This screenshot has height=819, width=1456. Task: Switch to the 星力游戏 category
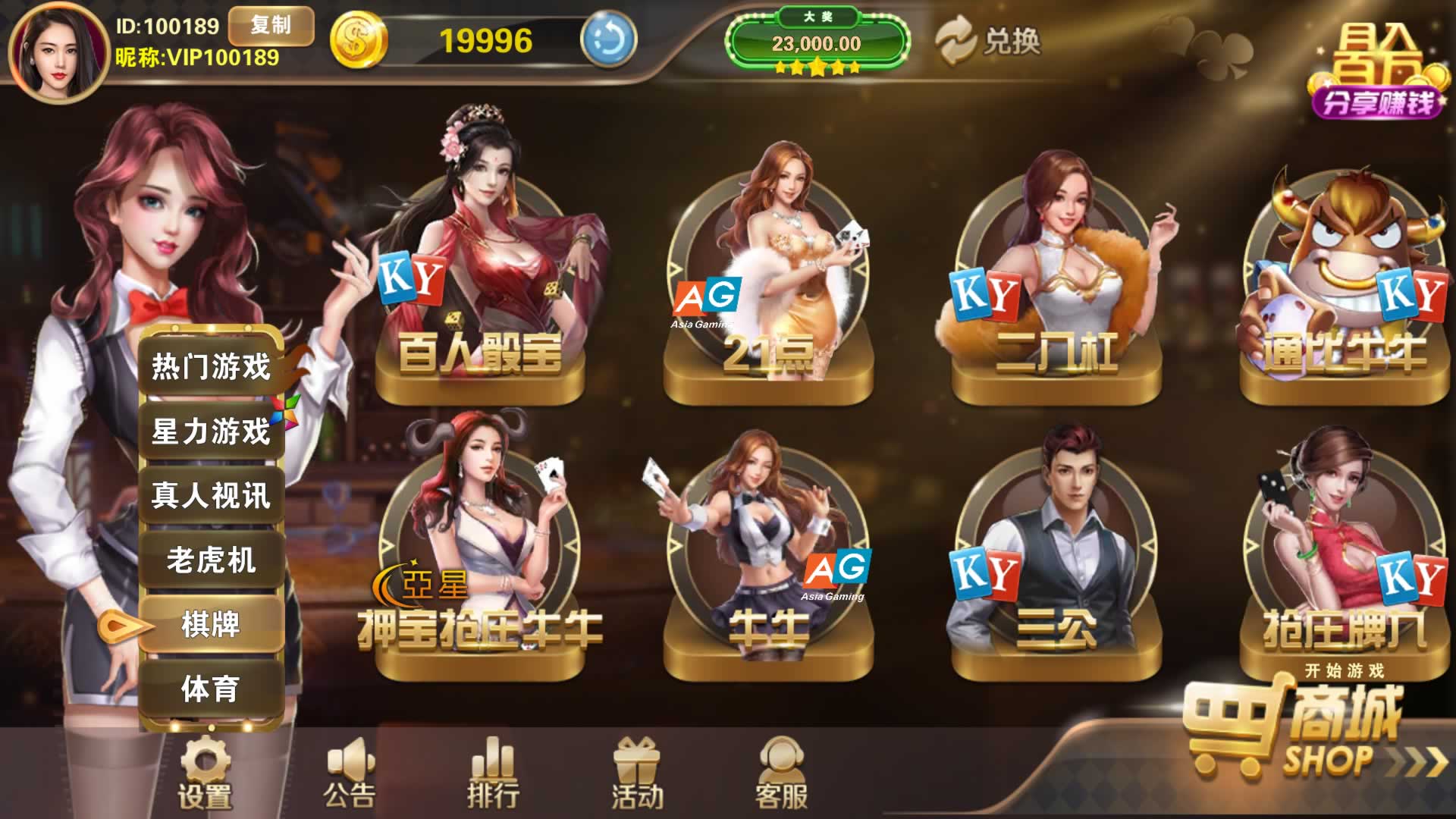tap(211, 431)
